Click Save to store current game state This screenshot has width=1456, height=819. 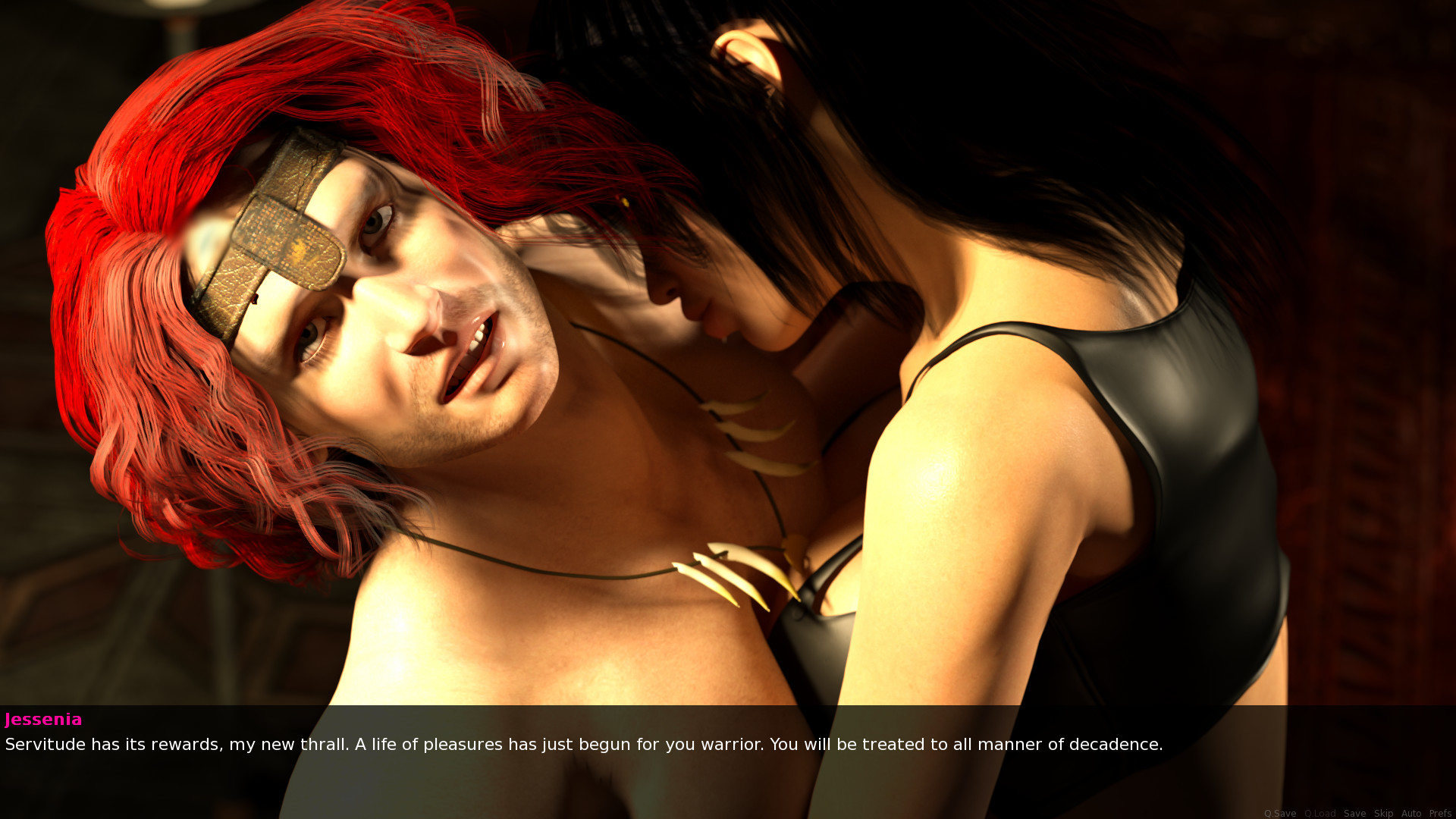click(1355, 813)
